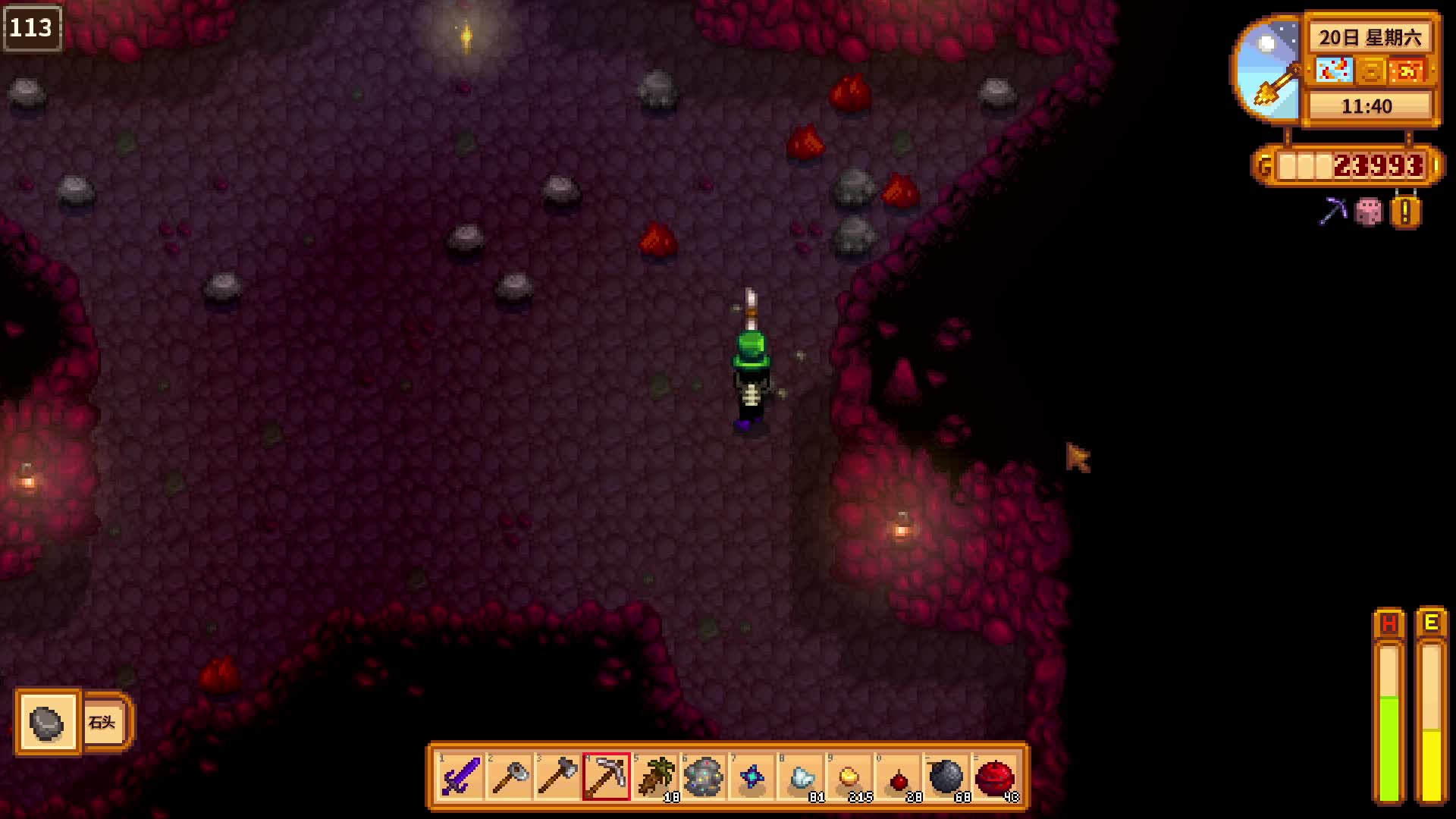Screen dimensions: 1456x819
Task: Open the journal exclamation mark icon
Action: click(1405, 212)
